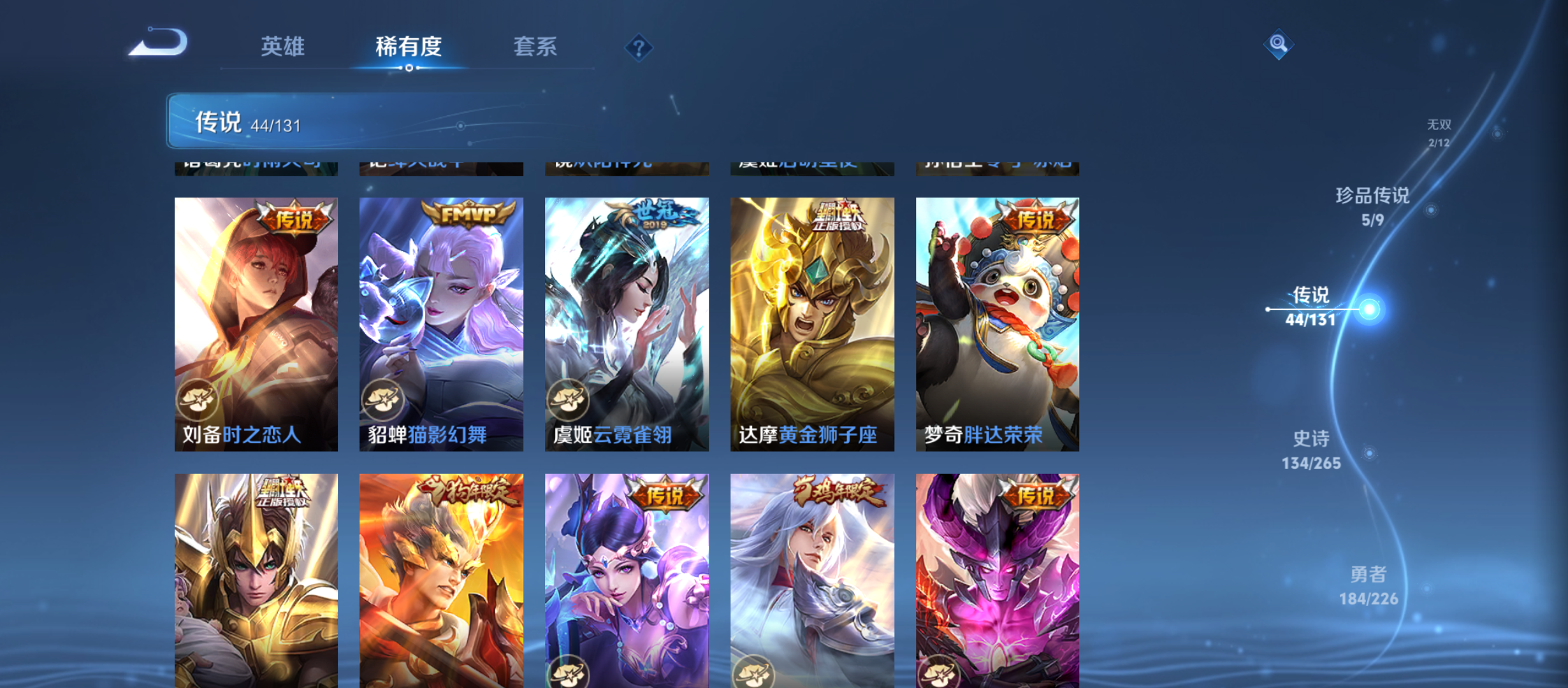Click the help question mark icon
This screenshot has height=688, width=1568.
click(x=639, y=47)
